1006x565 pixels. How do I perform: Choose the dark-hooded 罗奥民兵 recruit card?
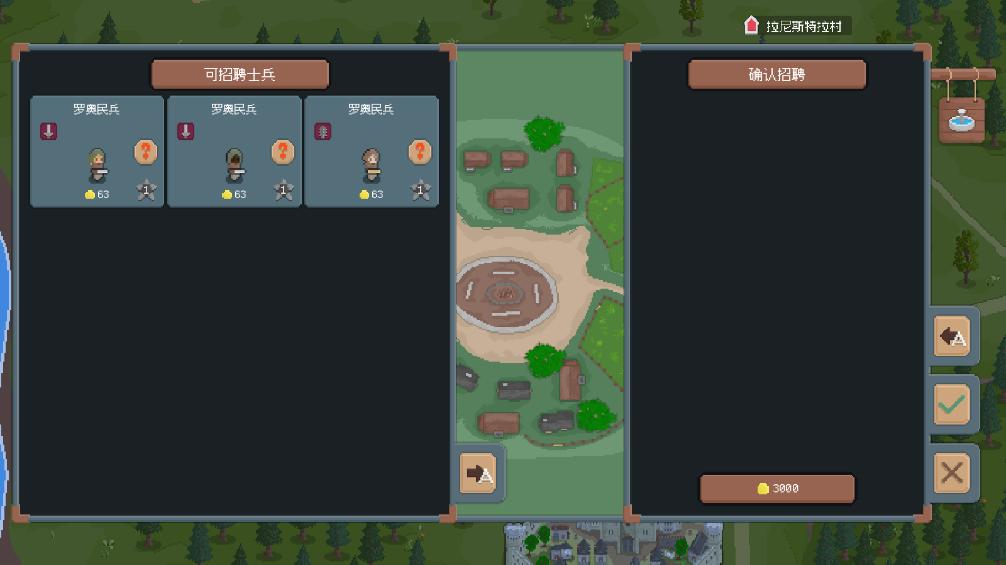click(234, 151)
